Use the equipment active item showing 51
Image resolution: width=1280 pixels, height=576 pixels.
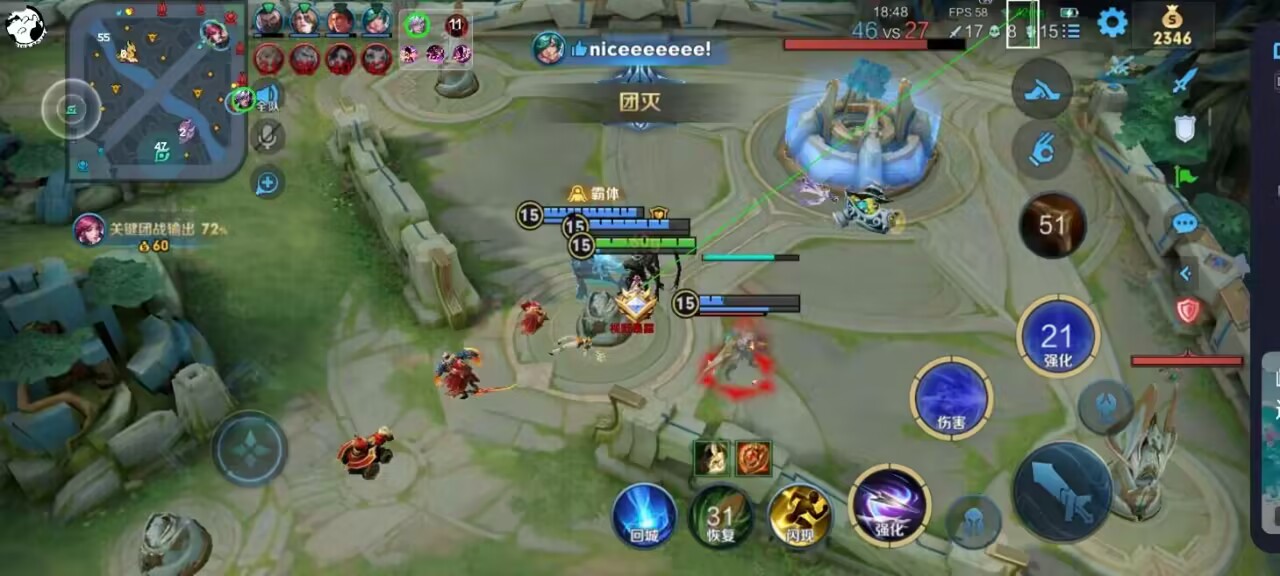[x=1052, y=225]
